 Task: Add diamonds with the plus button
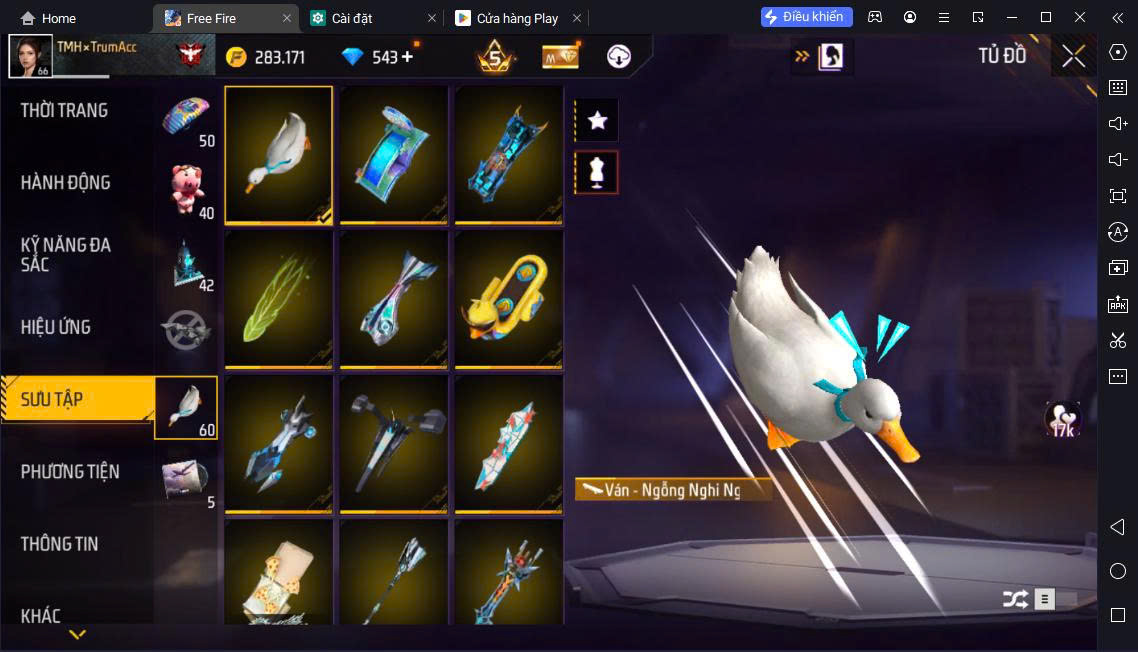pos(407,57)
